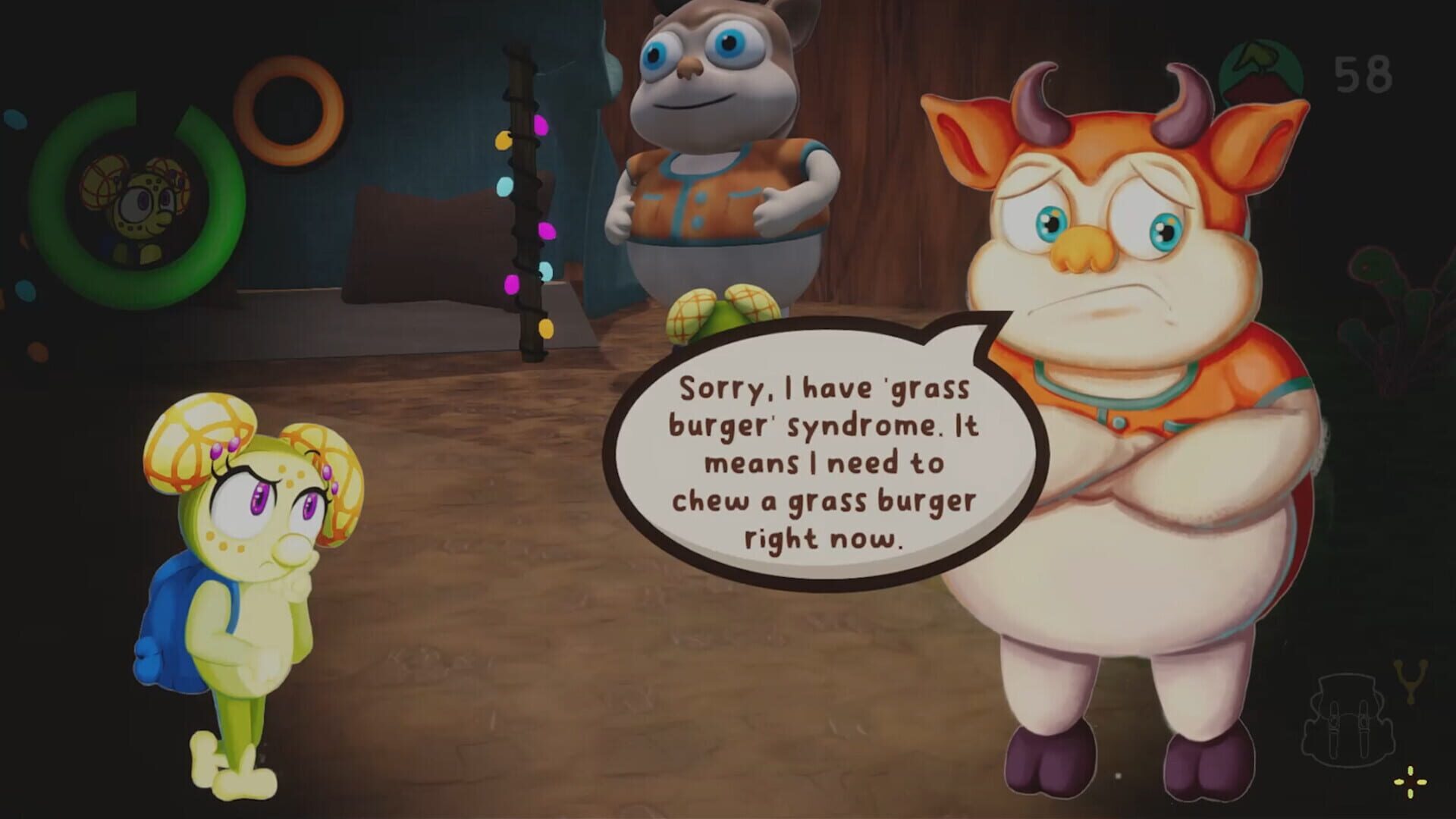The image size is (1456, 819).
Task: Click the player portrait in green ring
Action: [x=137, y=201]
